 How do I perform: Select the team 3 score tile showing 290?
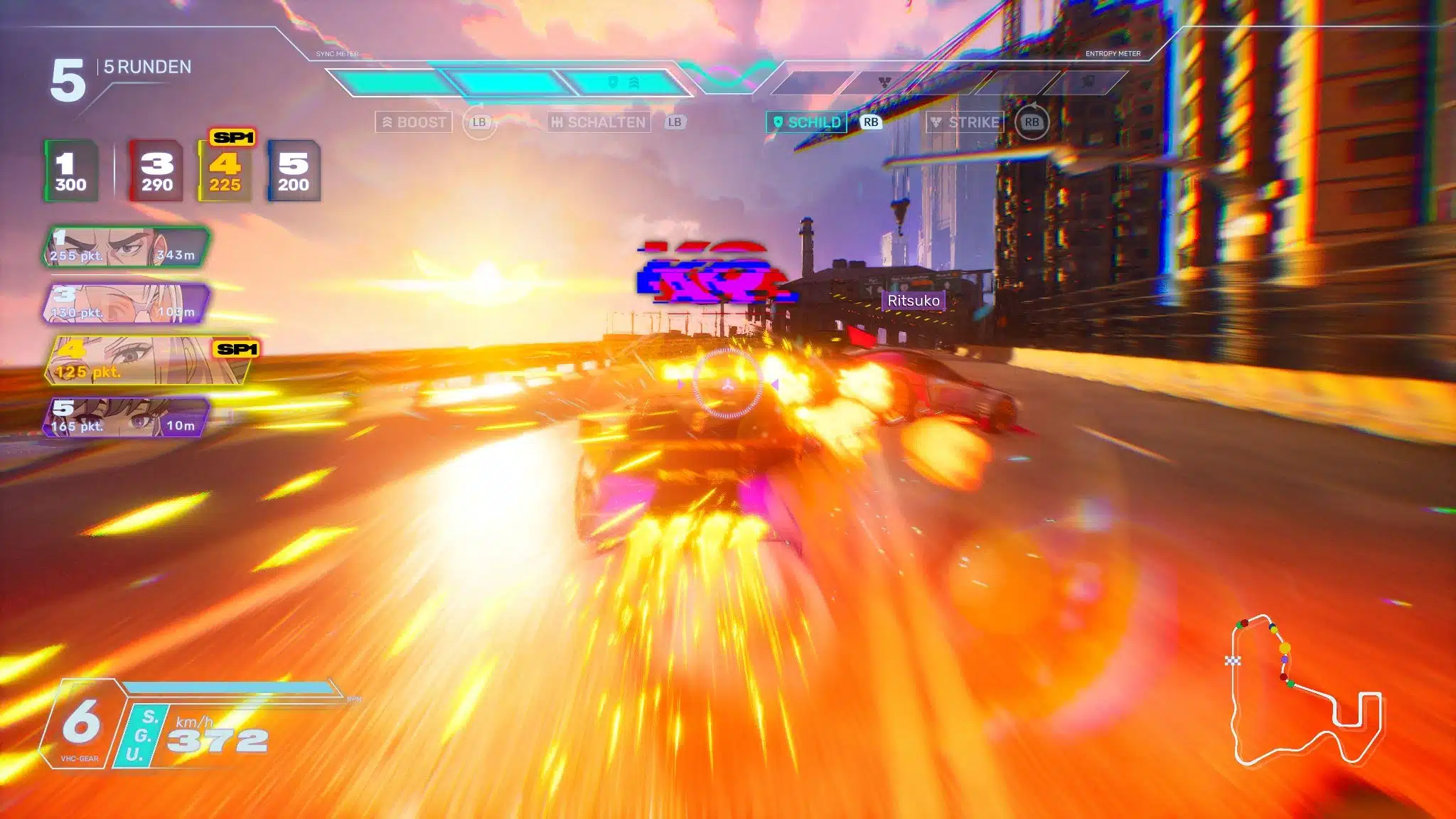156,171
